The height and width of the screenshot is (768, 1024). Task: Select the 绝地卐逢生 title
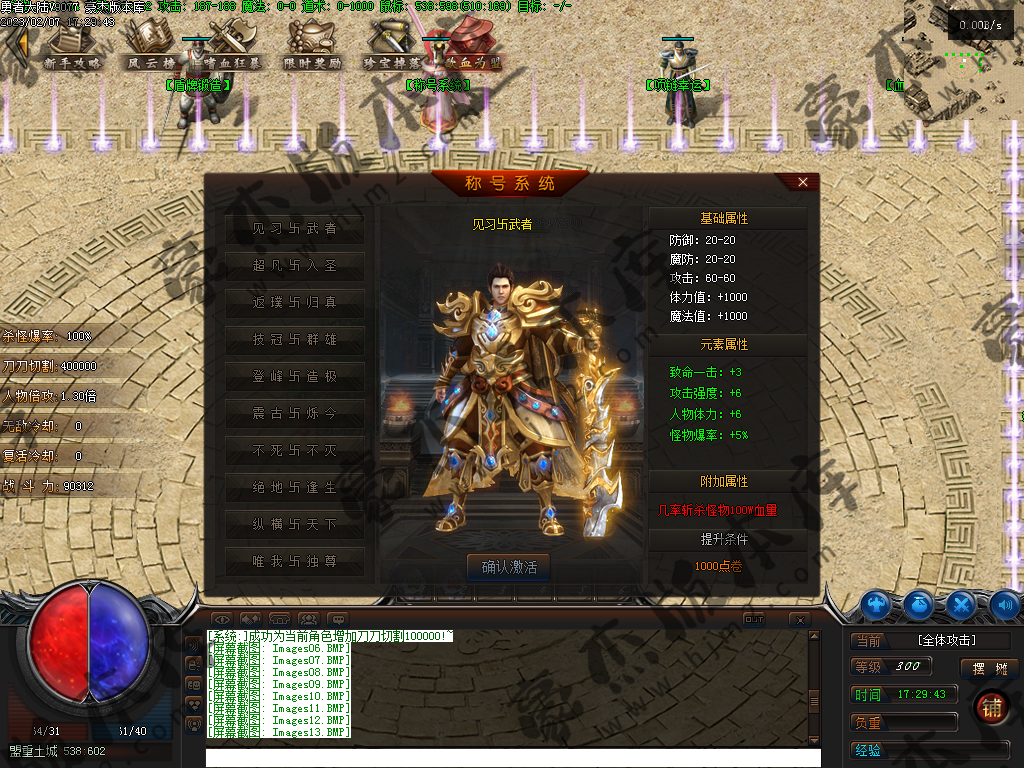click(295, 487)
